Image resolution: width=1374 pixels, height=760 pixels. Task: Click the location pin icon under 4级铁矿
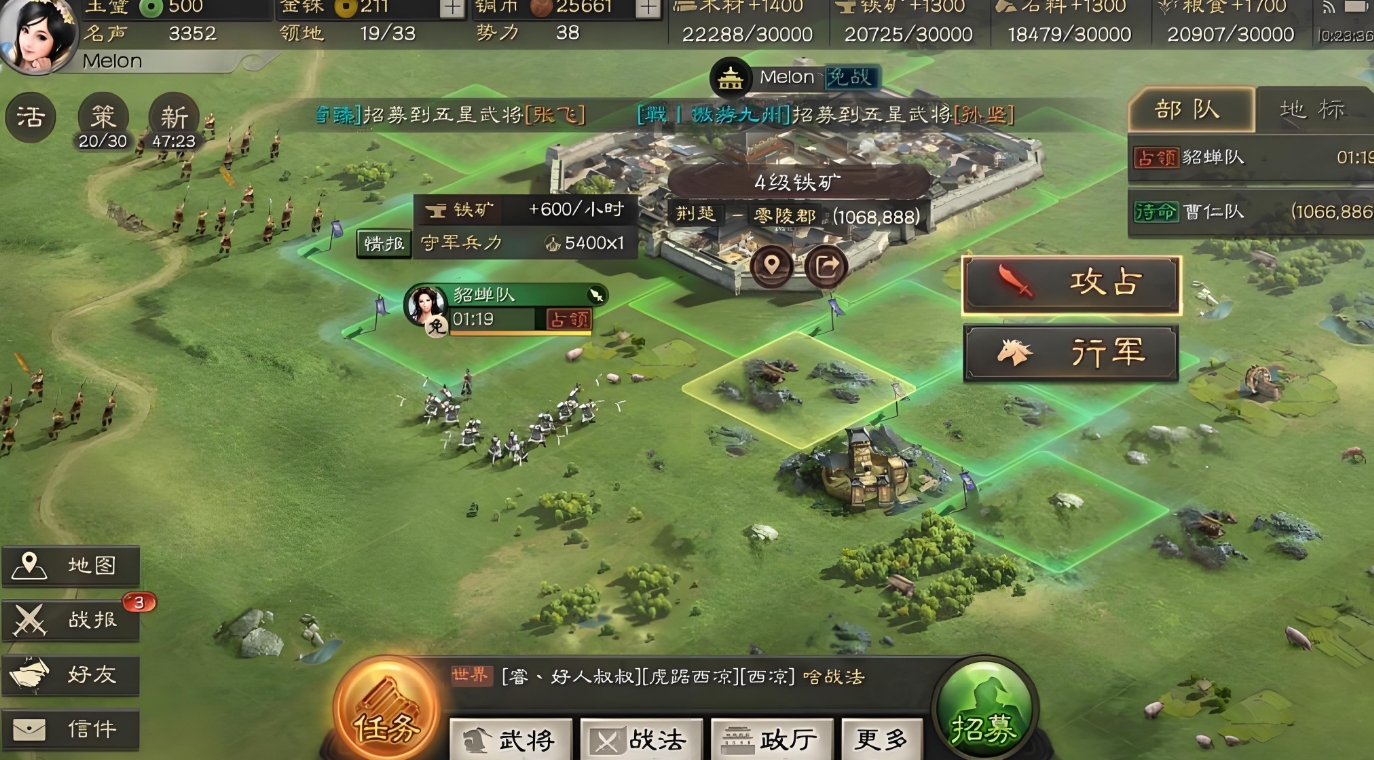772,266
